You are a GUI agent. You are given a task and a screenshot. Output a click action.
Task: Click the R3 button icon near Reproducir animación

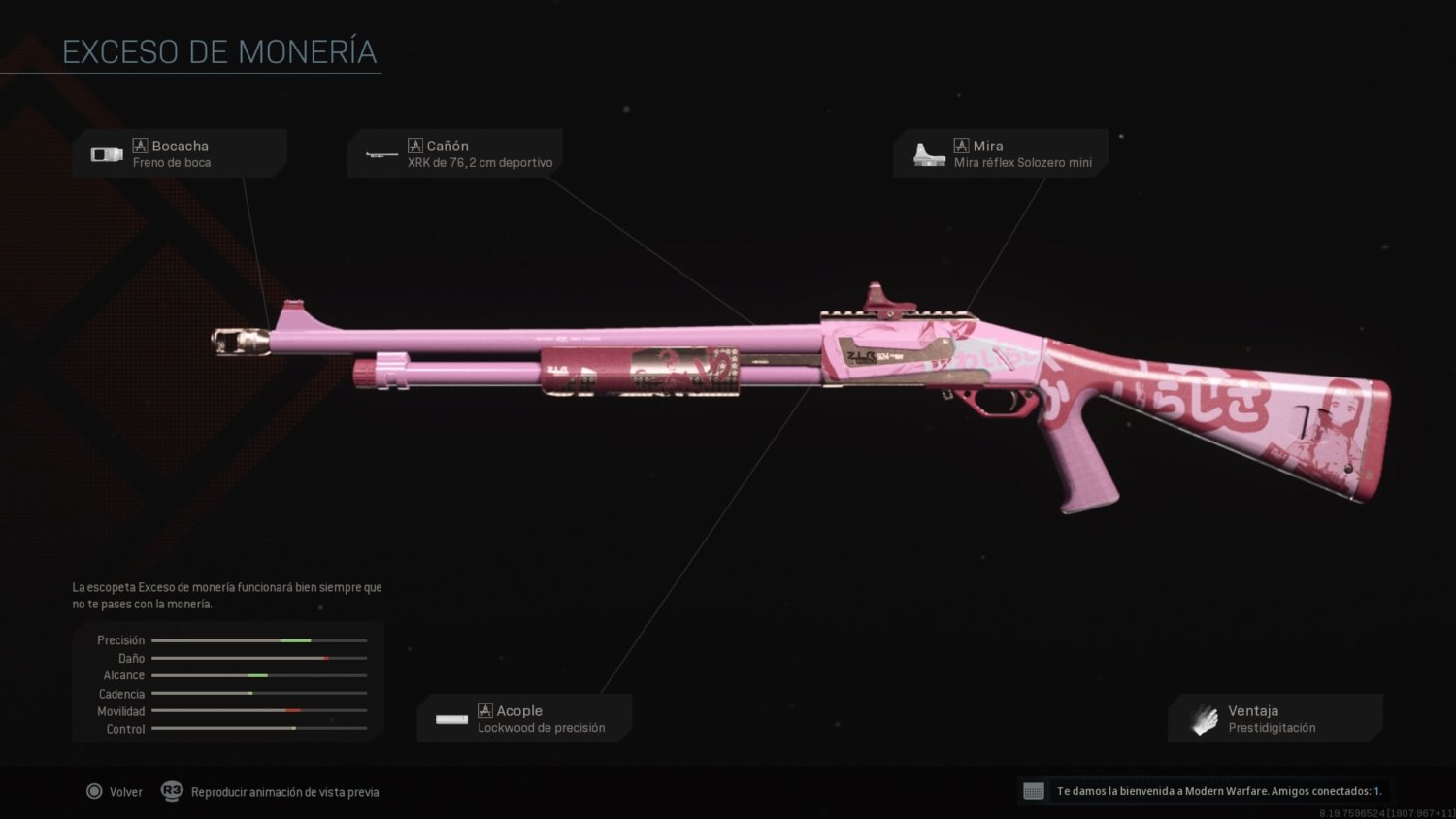[x=172, y=792]
